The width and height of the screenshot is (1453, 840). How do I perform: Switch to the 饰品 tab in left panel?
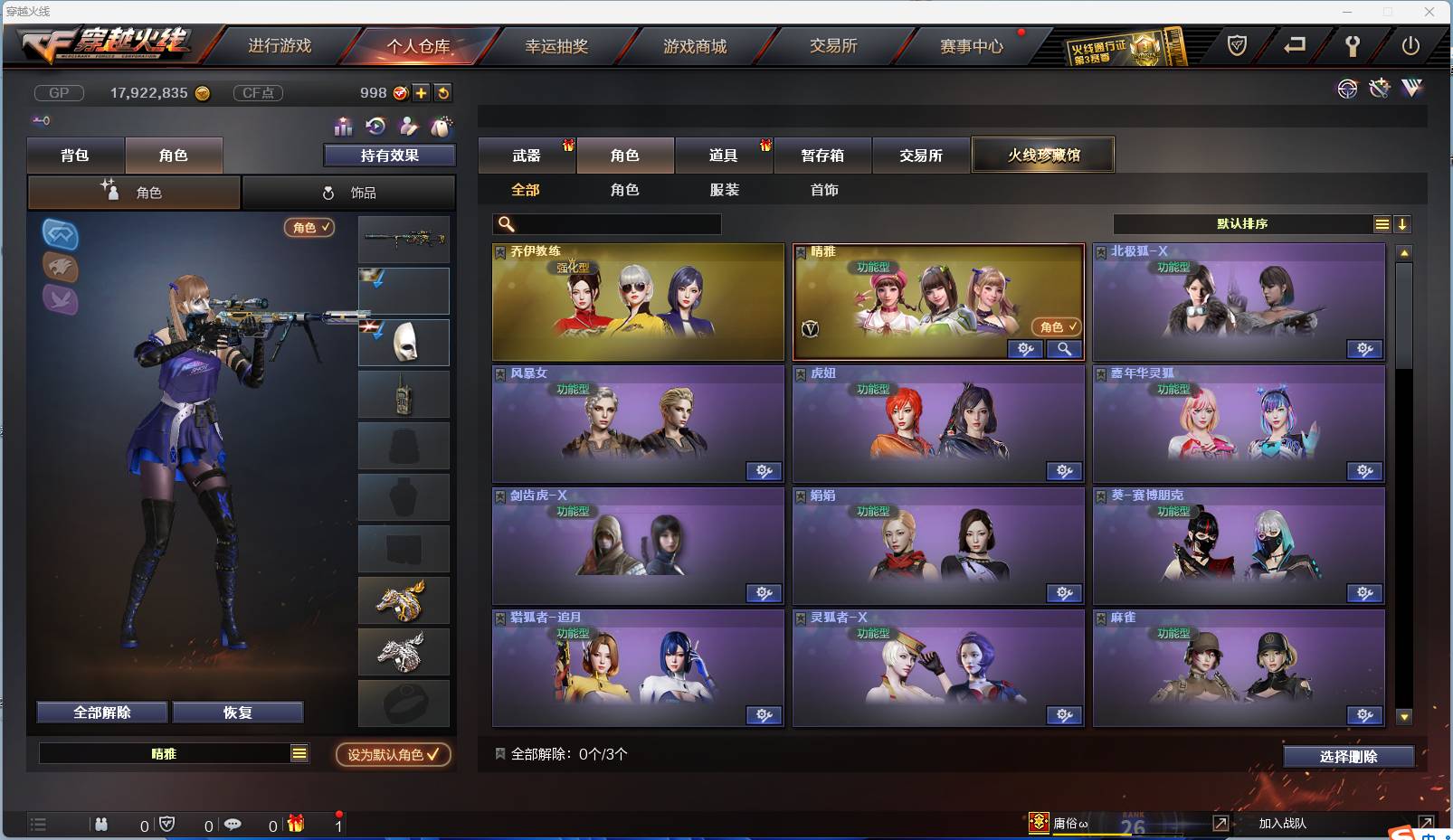[348, 193]
